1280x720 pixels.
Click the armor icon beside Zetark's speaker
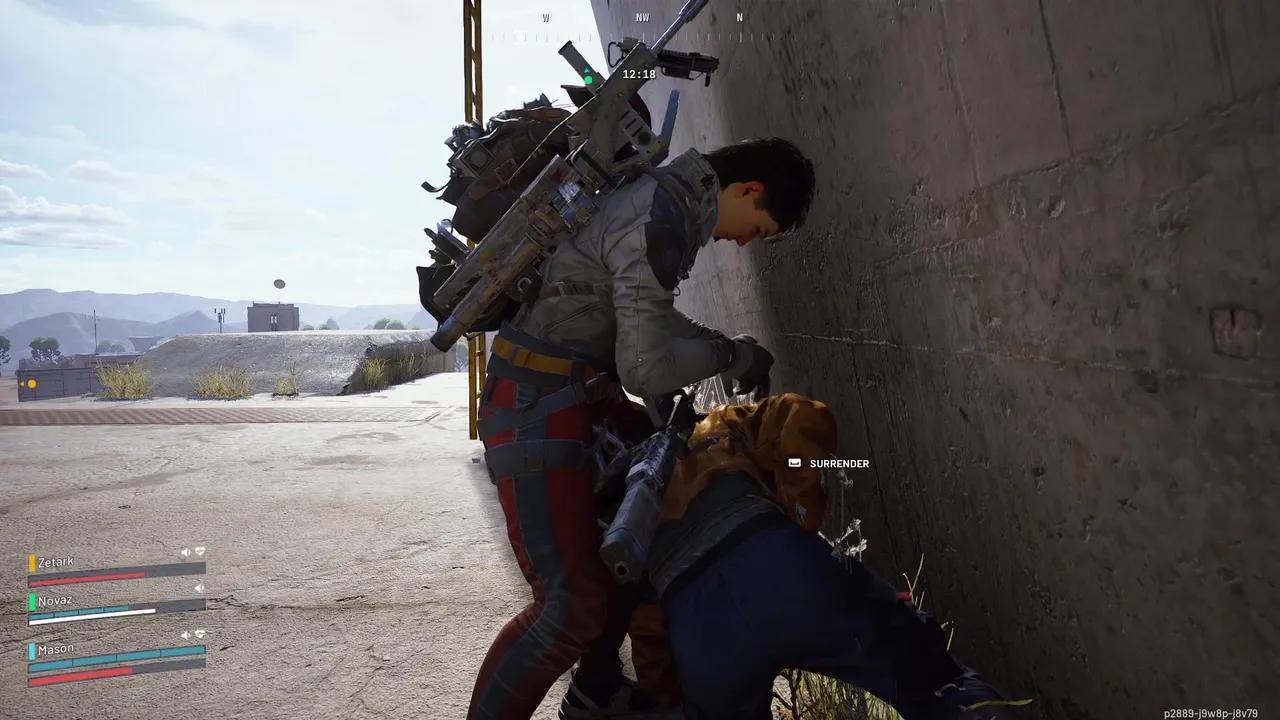coord(199,551)
